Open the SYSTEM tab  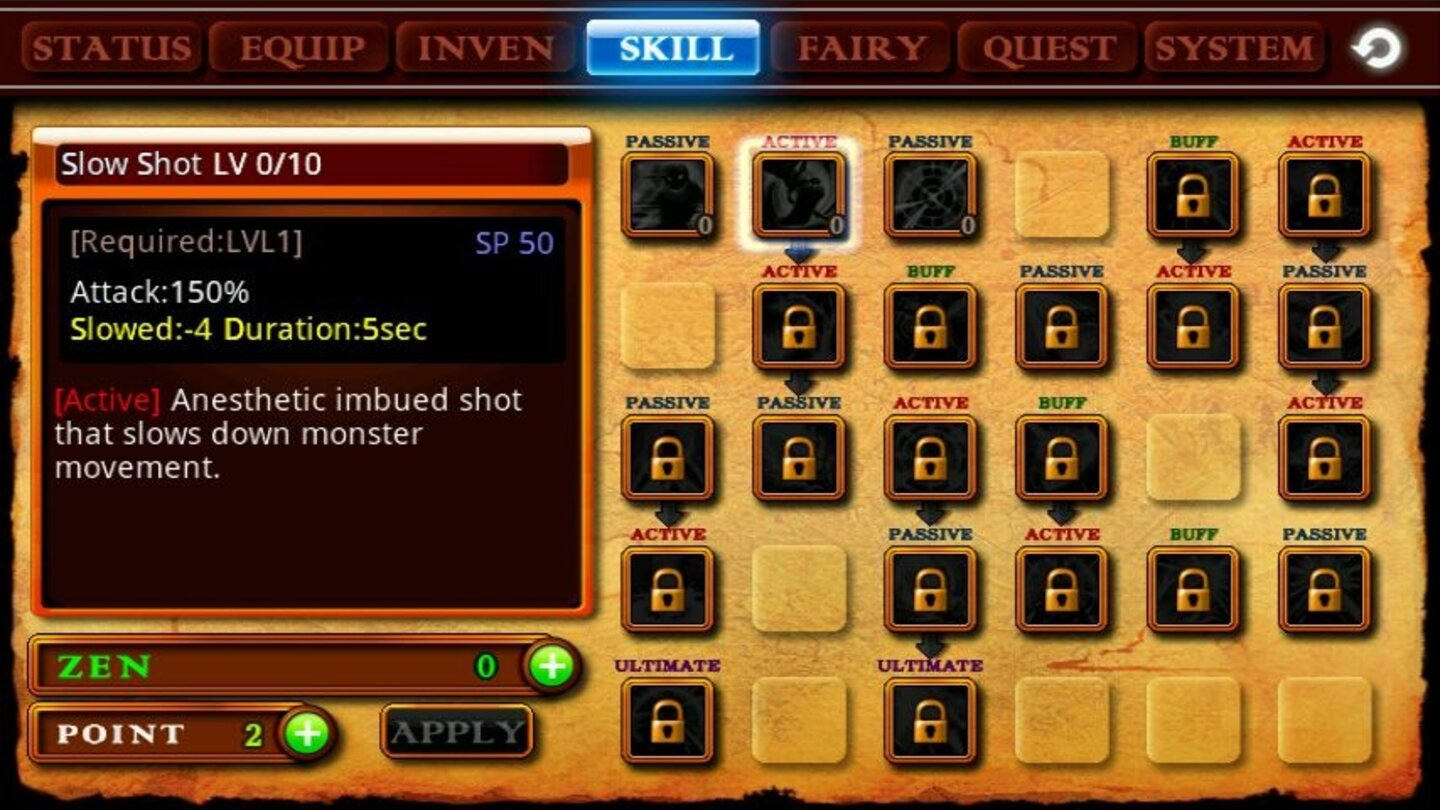click(1235, 46)
